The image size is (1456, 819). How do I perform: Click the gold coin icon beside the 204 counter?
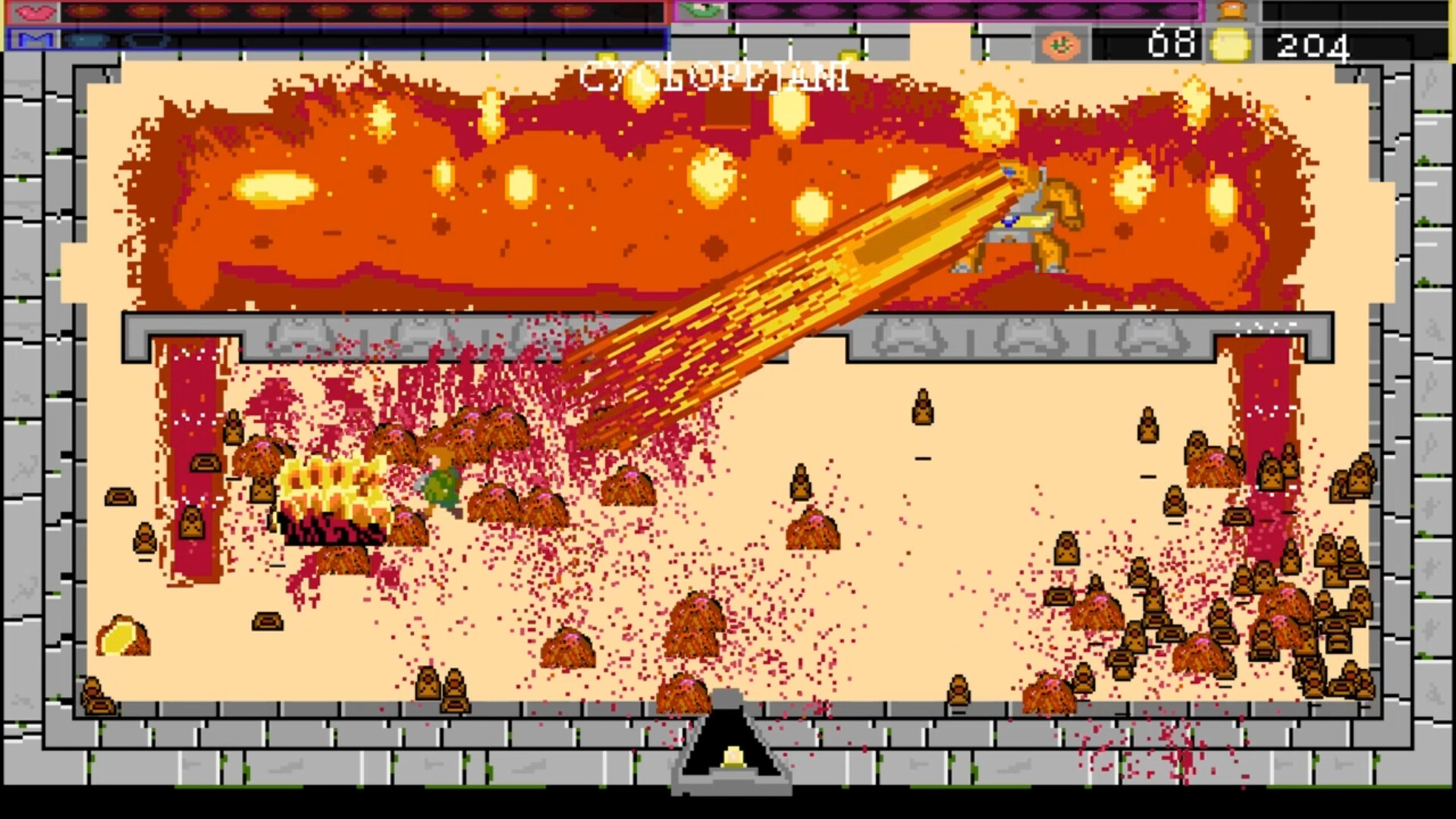[1230, 43]
